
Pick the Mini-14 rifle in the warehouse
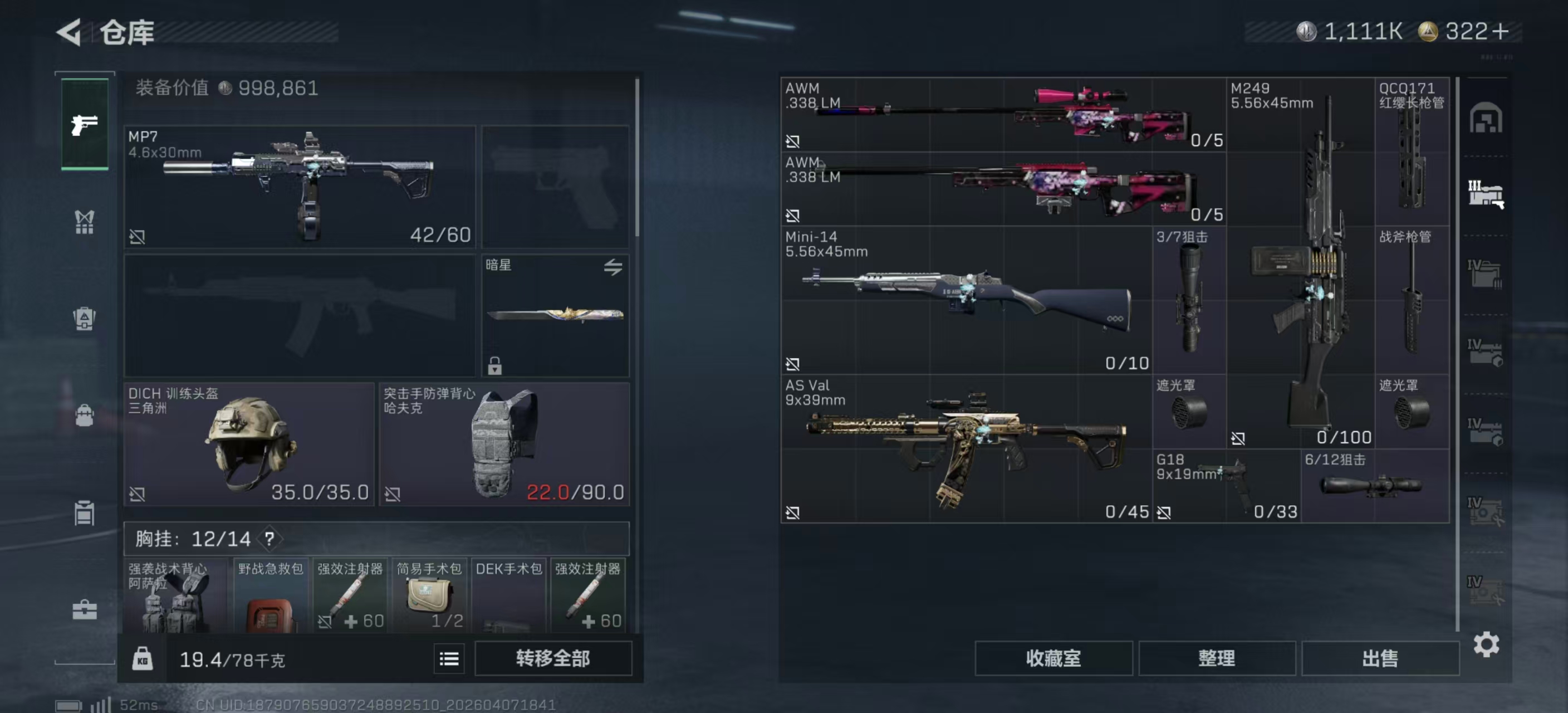pyautogui.click(x=966, y=300)
